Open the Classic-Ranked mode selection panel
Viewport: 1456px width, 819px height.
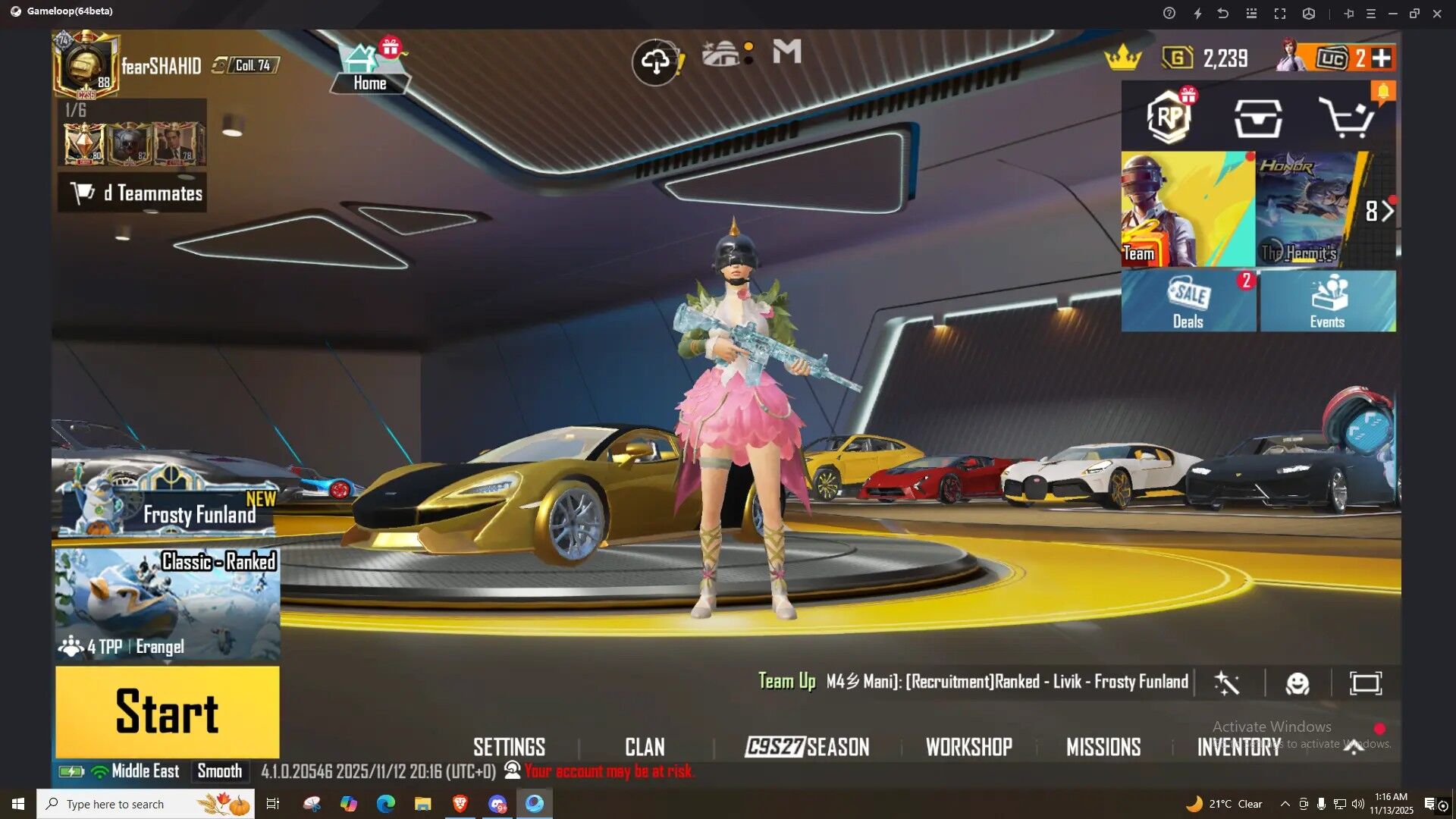[x=167, y=603]
